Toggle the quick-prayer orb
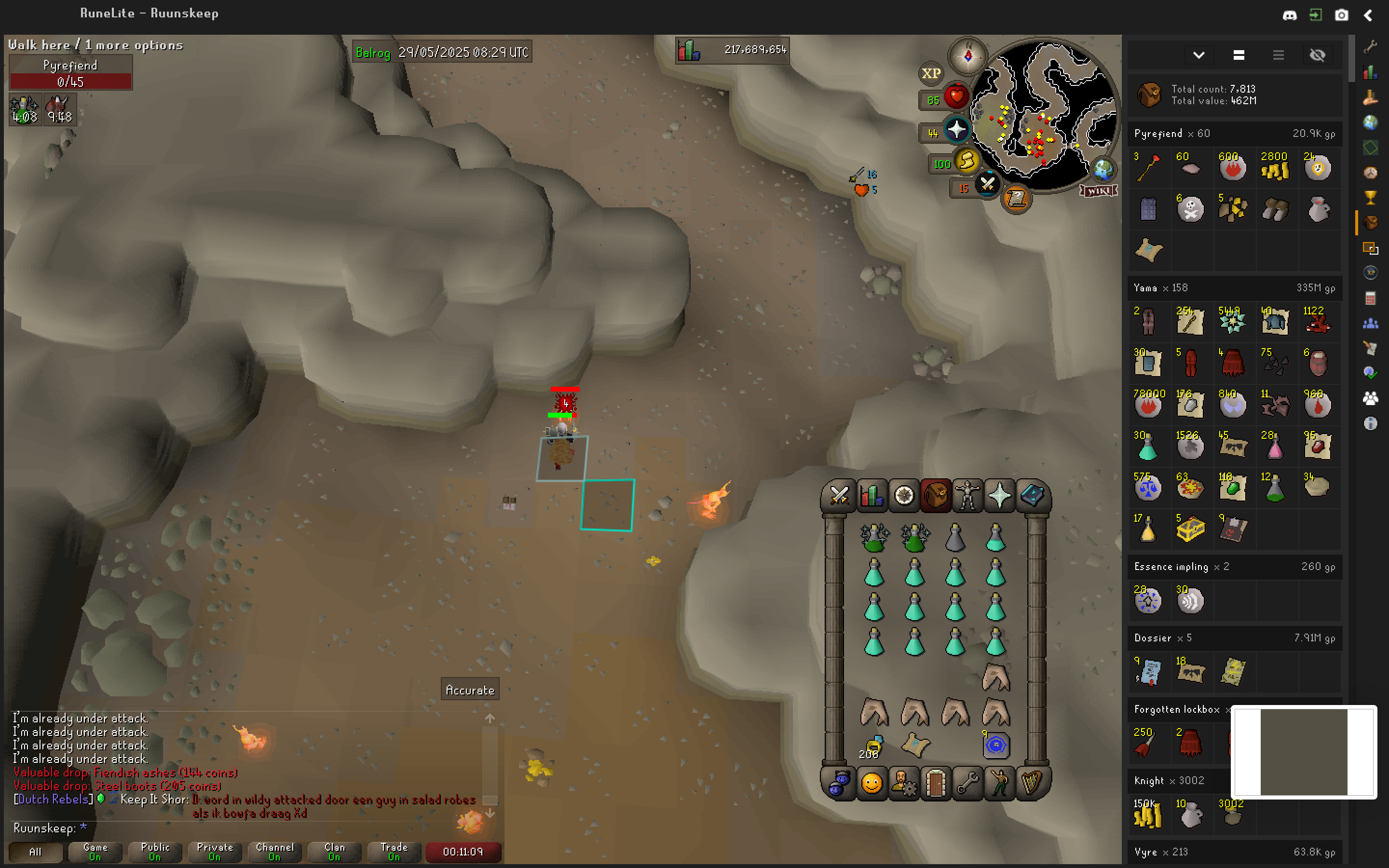Image resolution: width=1389 pixels, height=868 pixels. [x=957, y=130]
